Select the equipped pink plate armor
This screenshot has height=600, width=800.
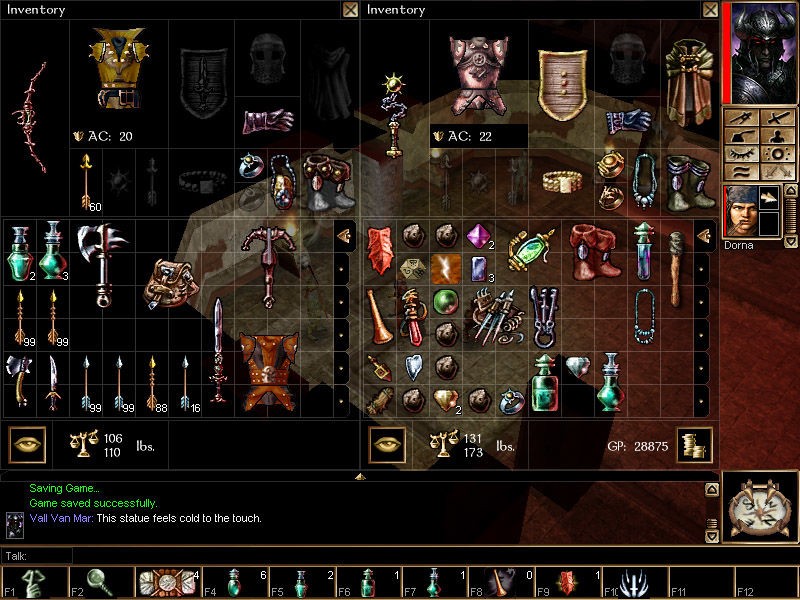tap(478, 73)
